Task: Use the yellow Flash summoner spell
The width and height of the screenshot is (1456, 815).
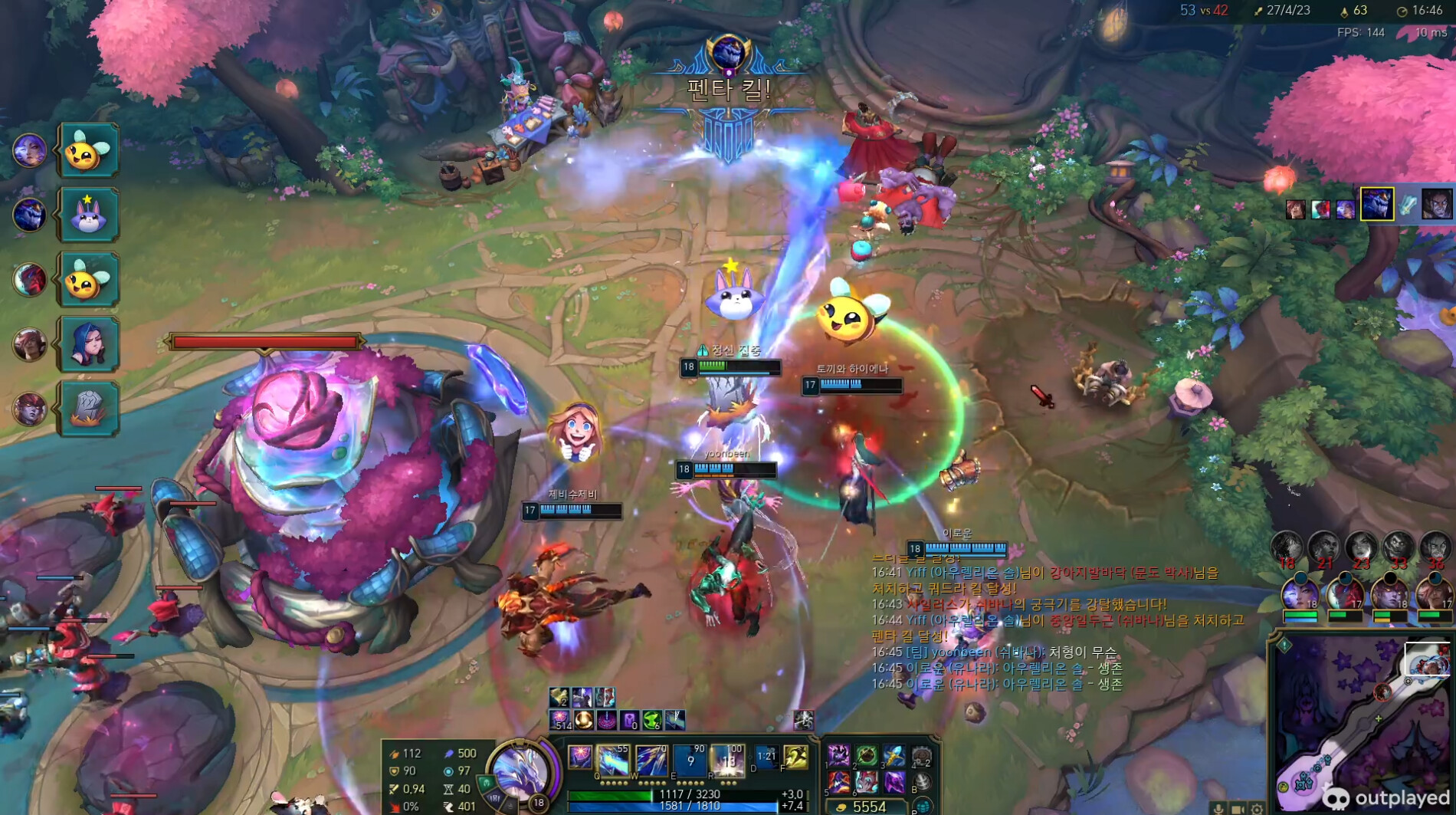Action: 796,757
